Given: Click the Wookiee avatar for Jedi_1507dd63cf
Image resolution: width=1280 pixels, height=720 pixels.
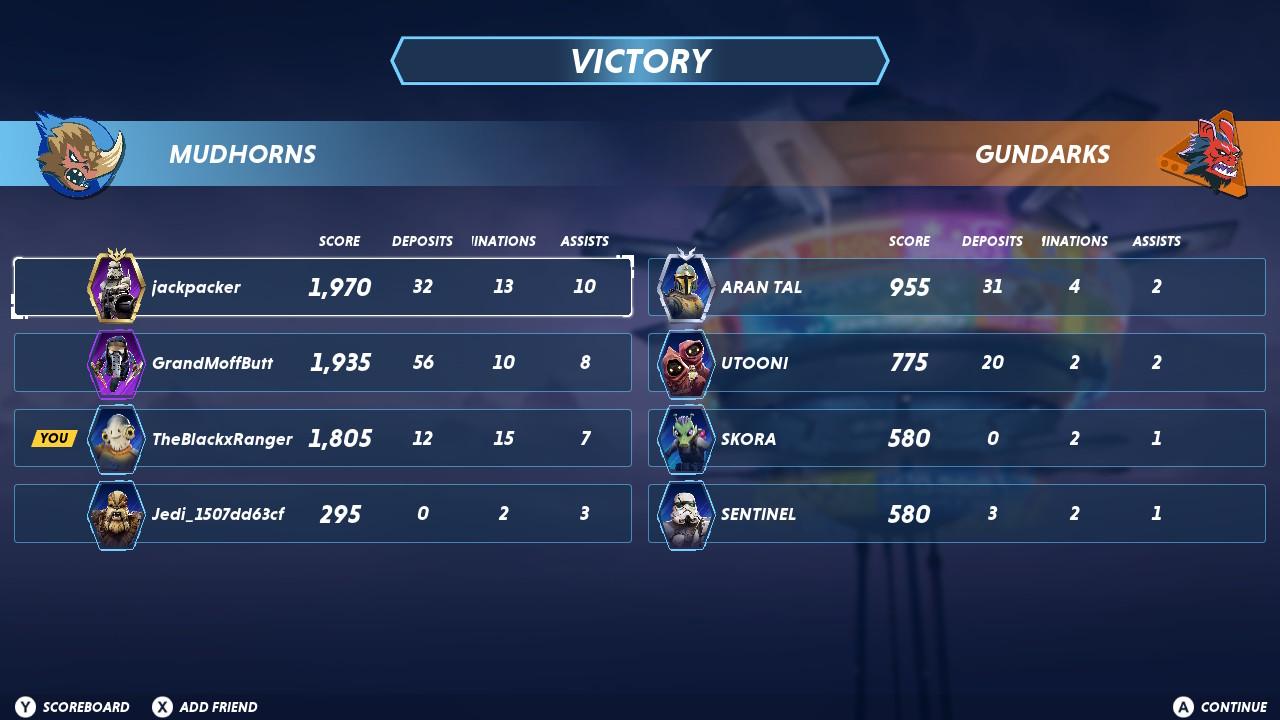Looking at the screenshot, I should click(115, 513).
